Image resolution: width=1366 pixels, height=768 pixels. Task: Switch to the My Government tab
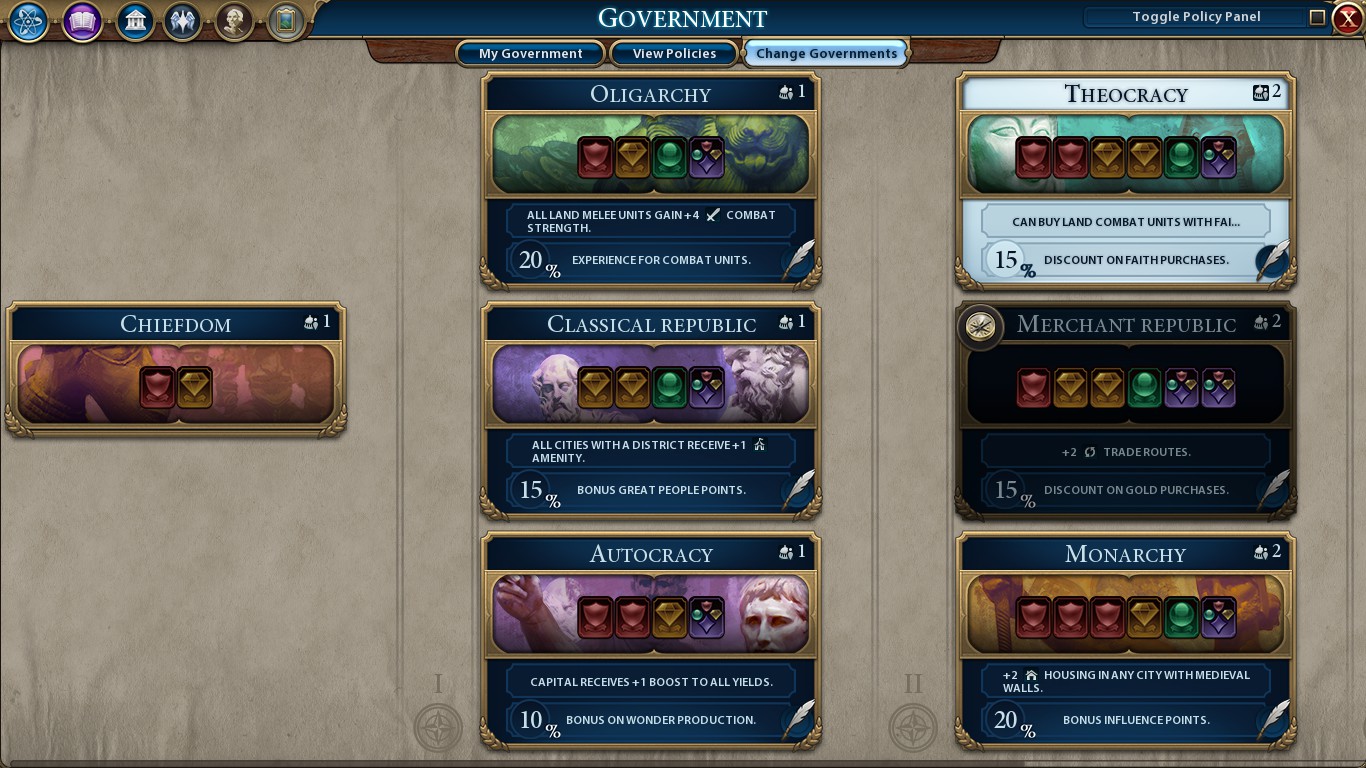530,53
